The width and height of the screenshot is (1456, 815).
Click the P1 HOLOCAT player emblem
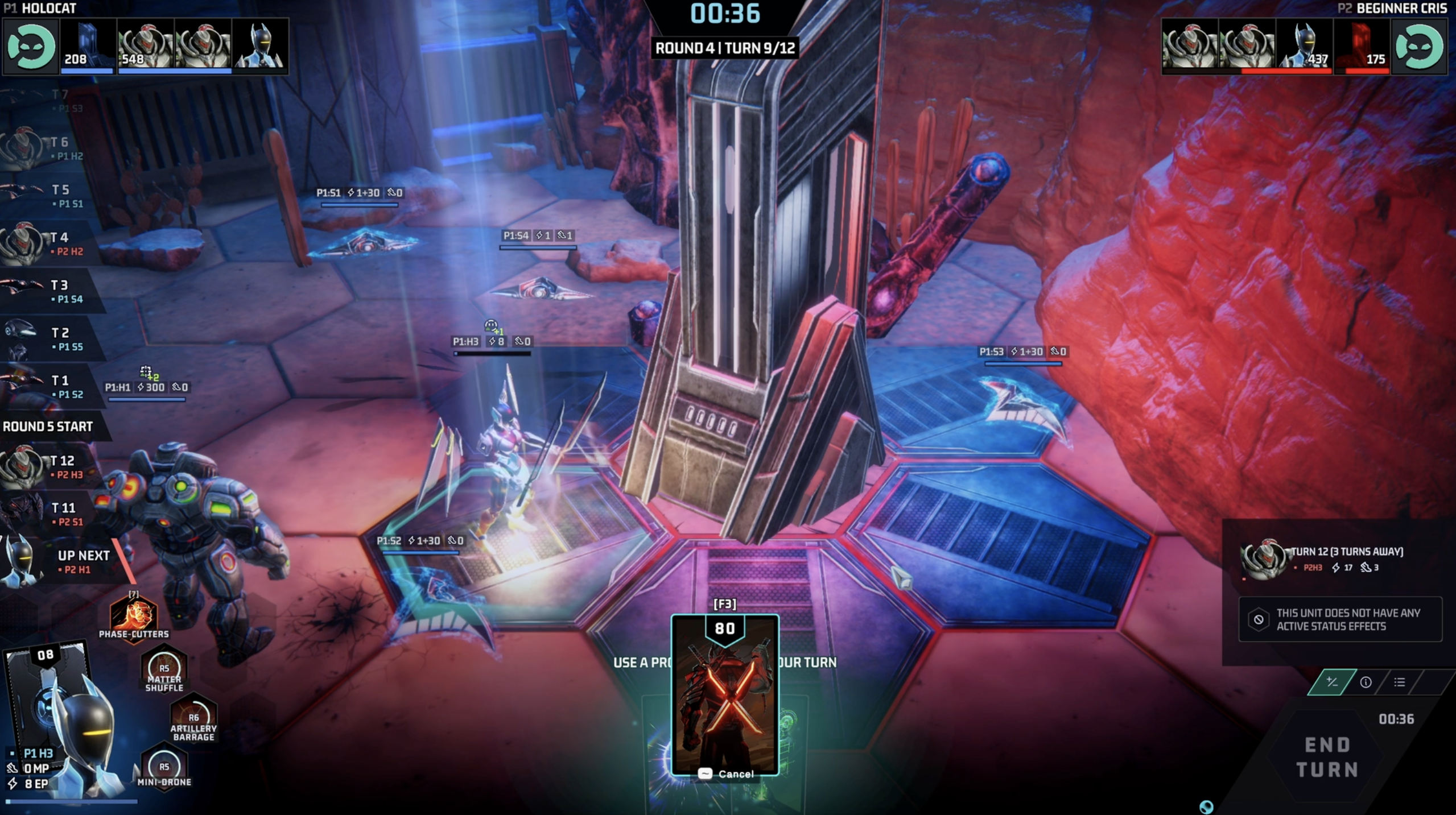pos(30,47)
